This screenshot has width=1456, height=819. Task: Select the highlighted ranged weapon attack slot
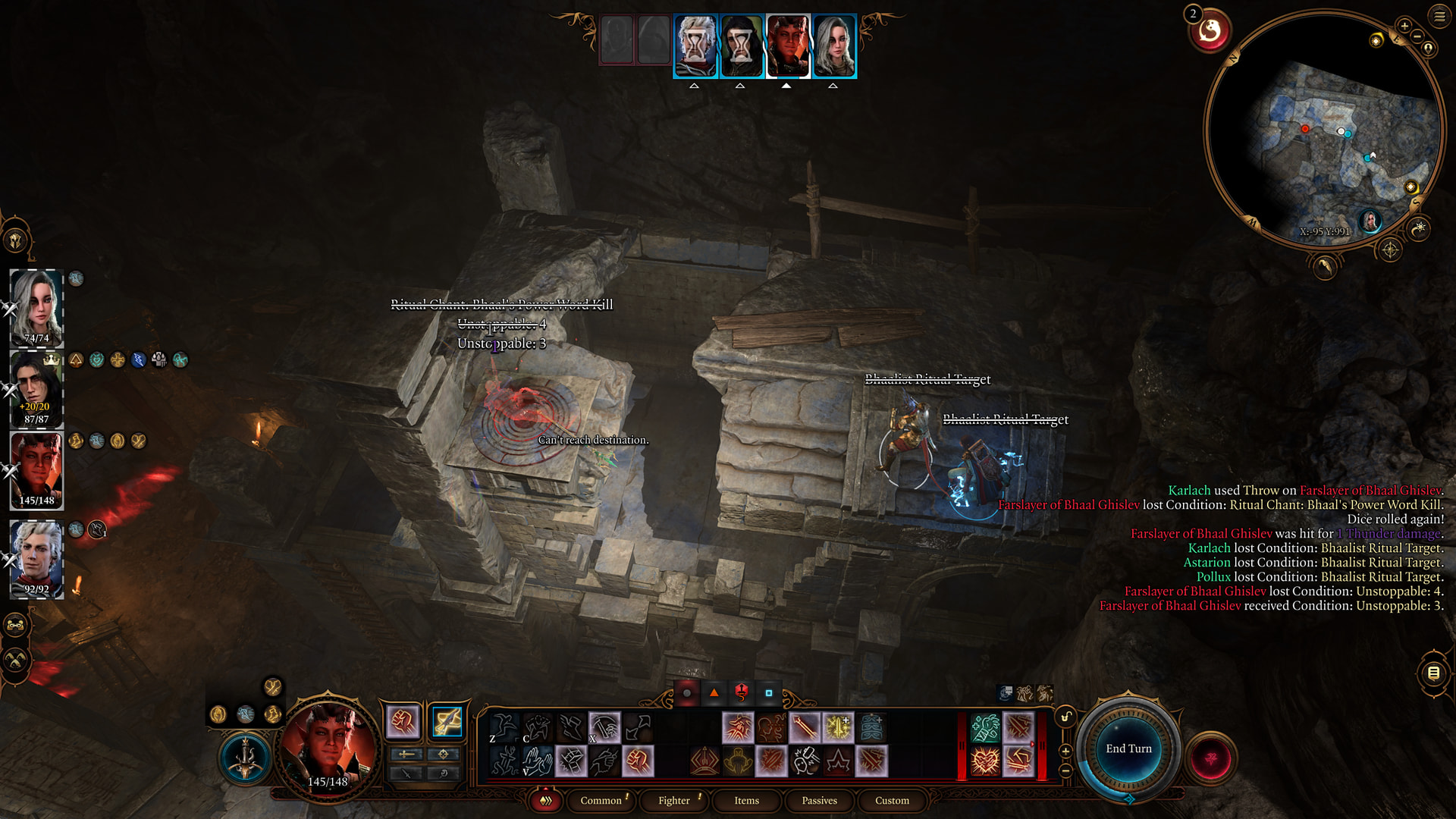point(447,721)
